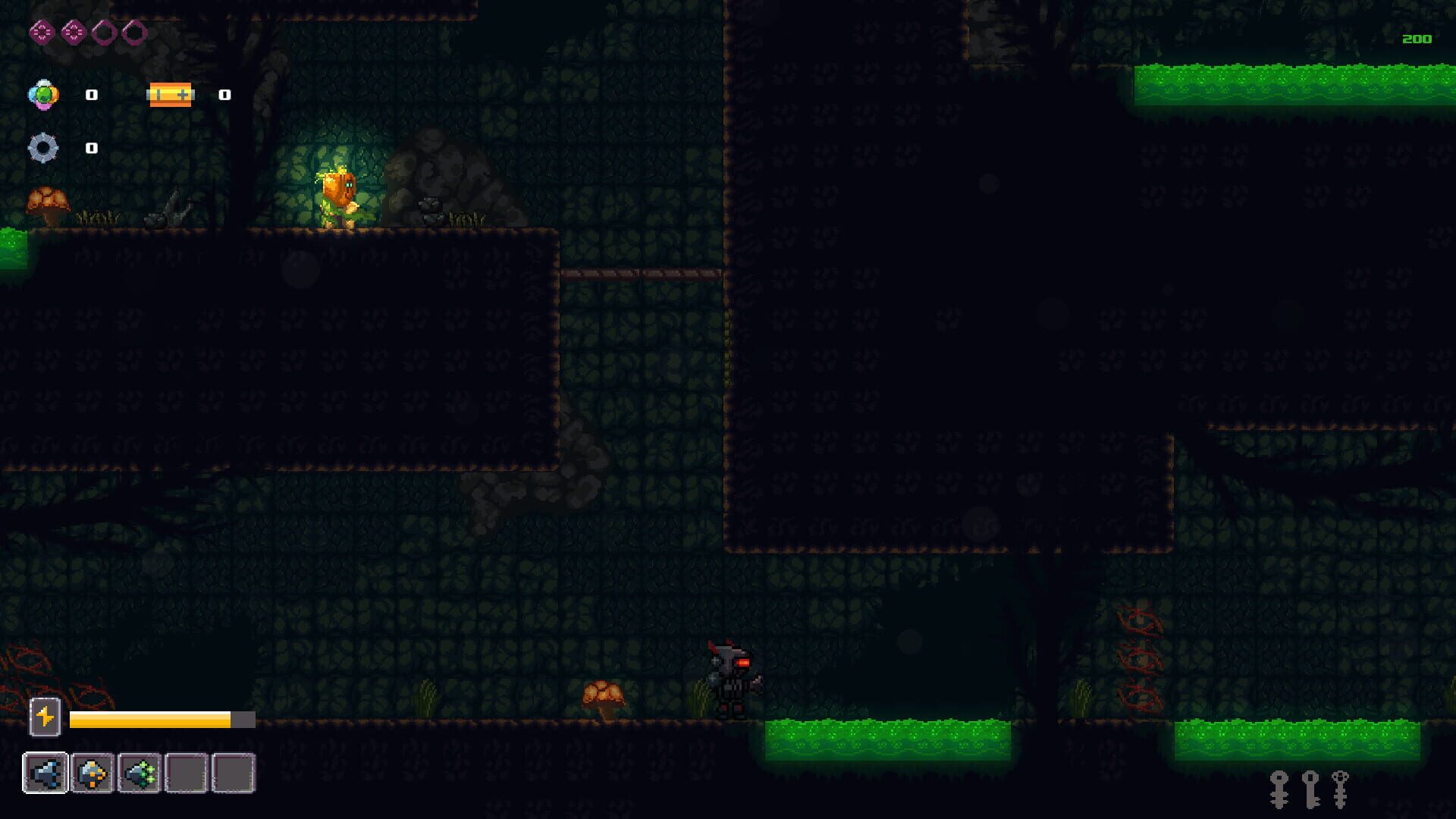
Task: Open the fourth empty ability slot
Action: coord(187,773)
